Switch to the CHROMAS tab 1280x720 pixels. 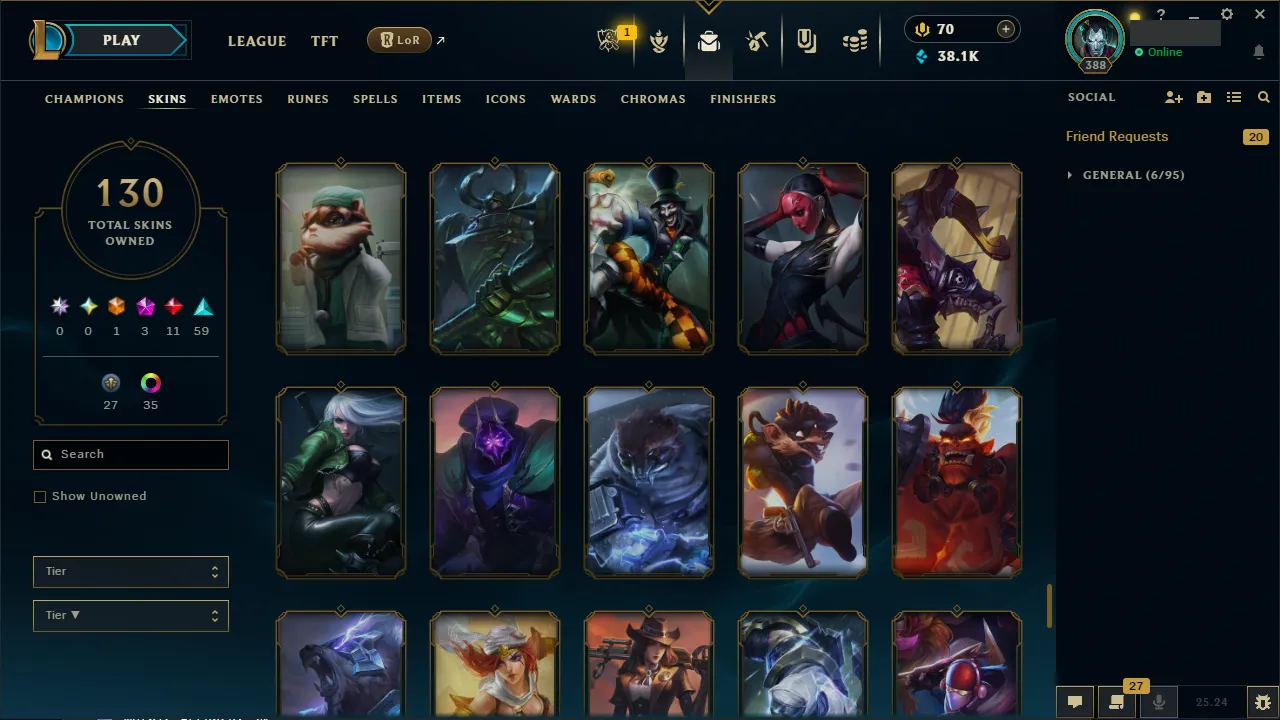(x=653, y=99)
